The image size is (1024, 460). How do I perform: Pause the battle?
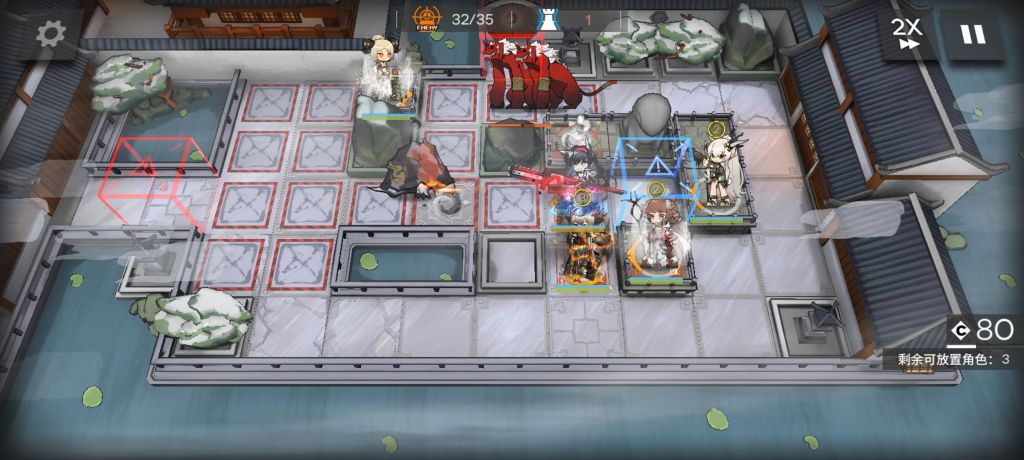[971, 34]
